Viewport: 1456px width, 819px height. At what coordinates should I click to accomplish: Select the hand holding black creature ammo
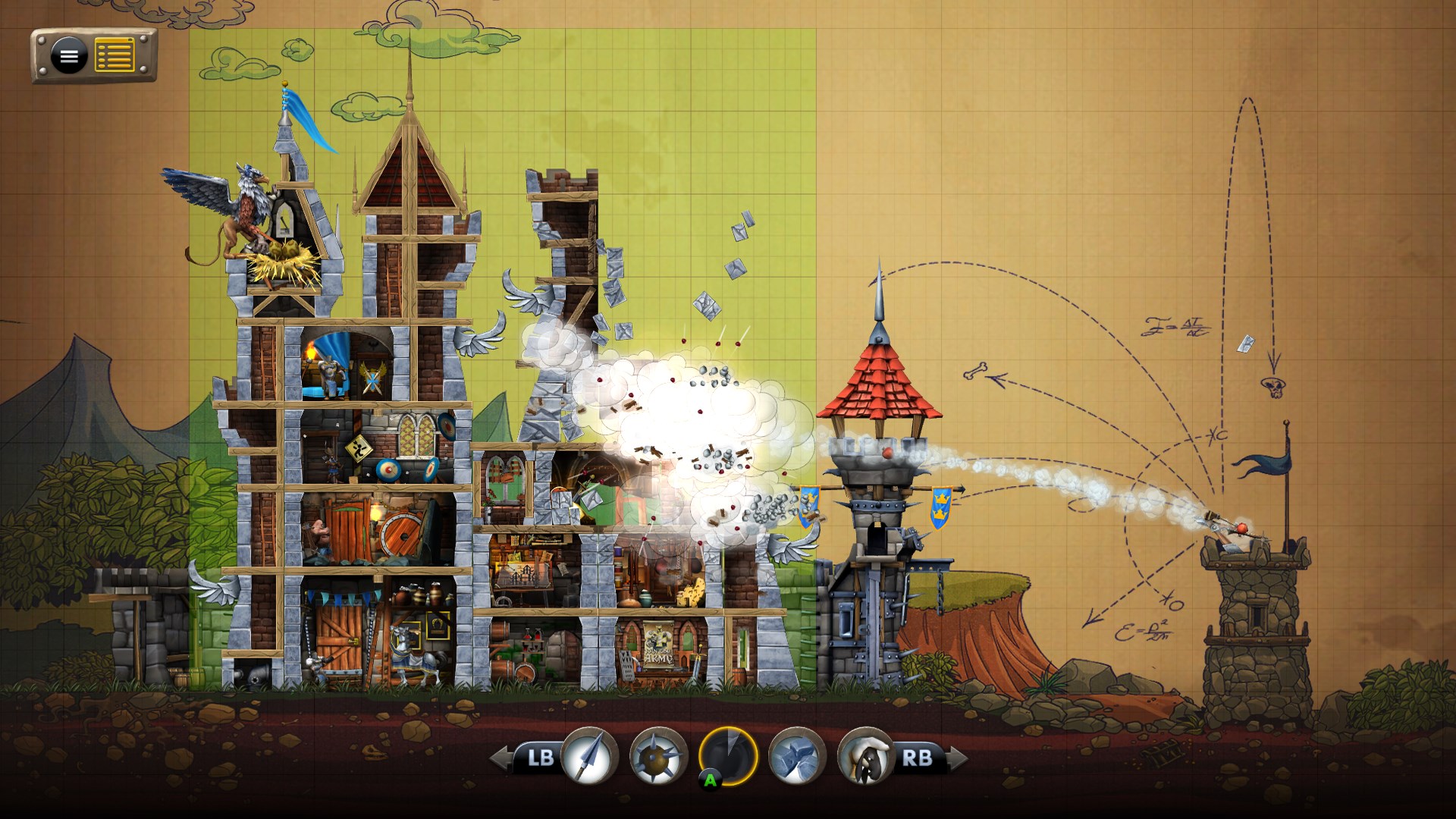pyautogui.click(x=866, y=756)
